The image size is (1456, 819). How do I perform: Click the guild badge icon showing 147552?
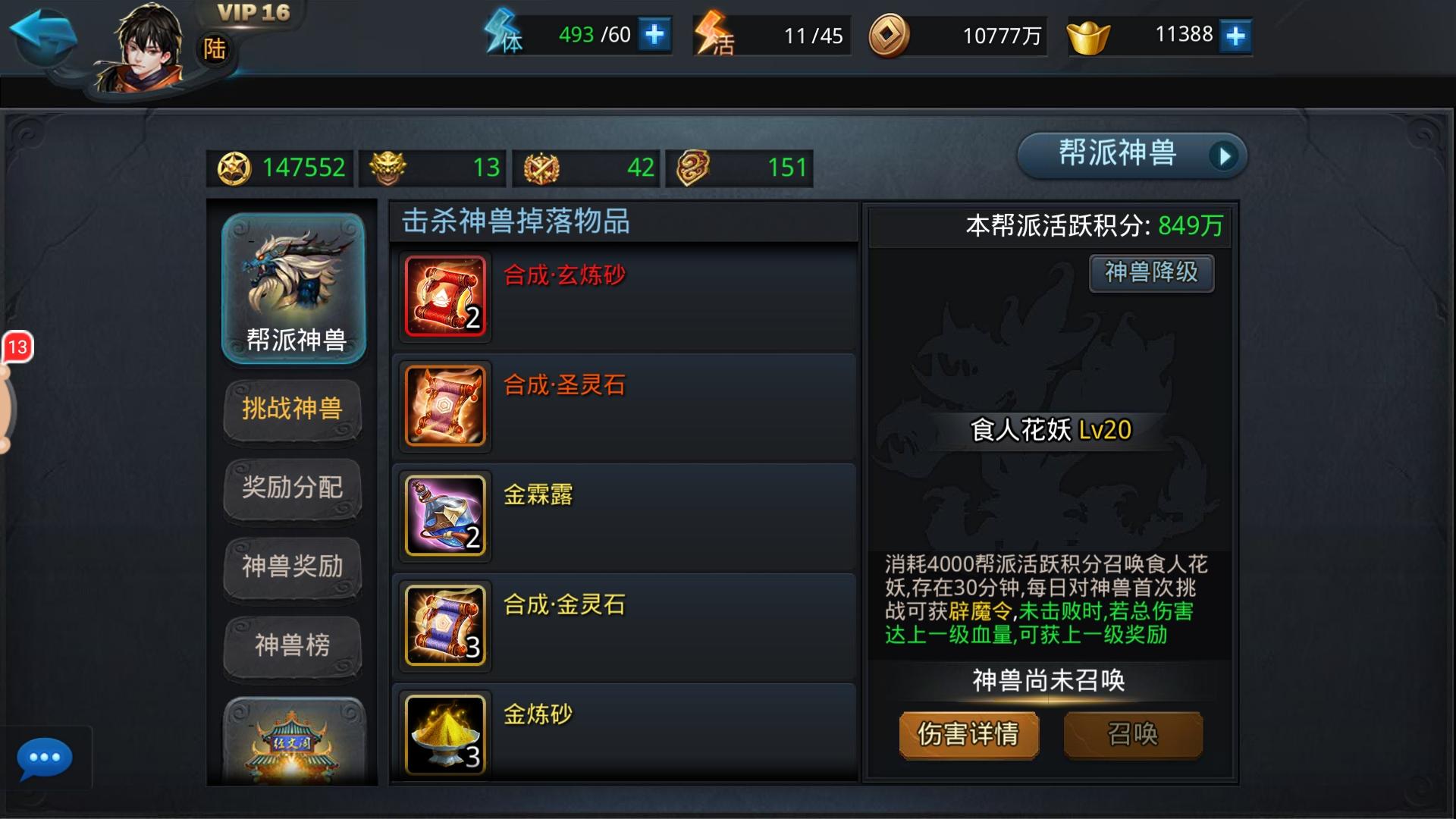tap(237, 168)
